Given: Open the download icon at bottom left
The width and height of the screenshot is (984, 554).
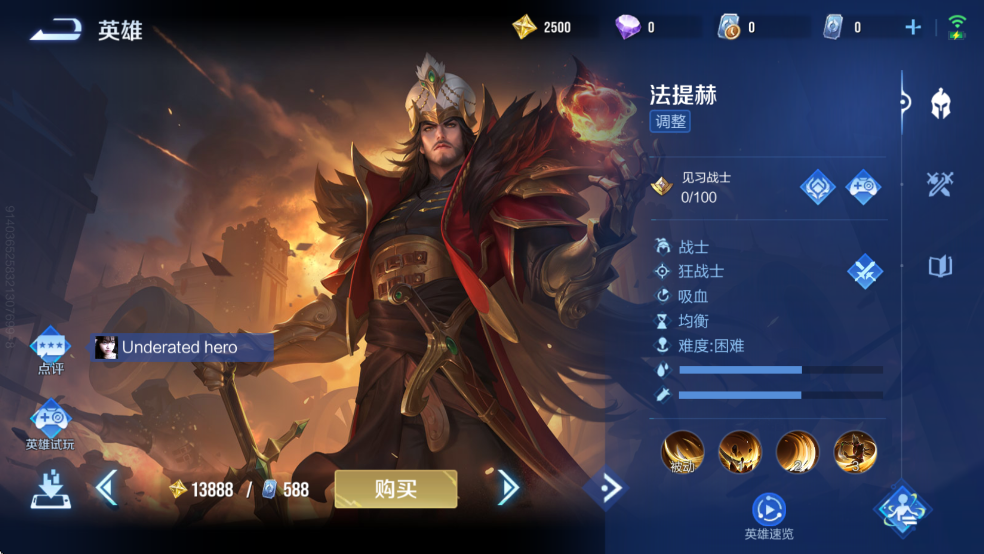Looking at the screenshot, I should [50, 489].
